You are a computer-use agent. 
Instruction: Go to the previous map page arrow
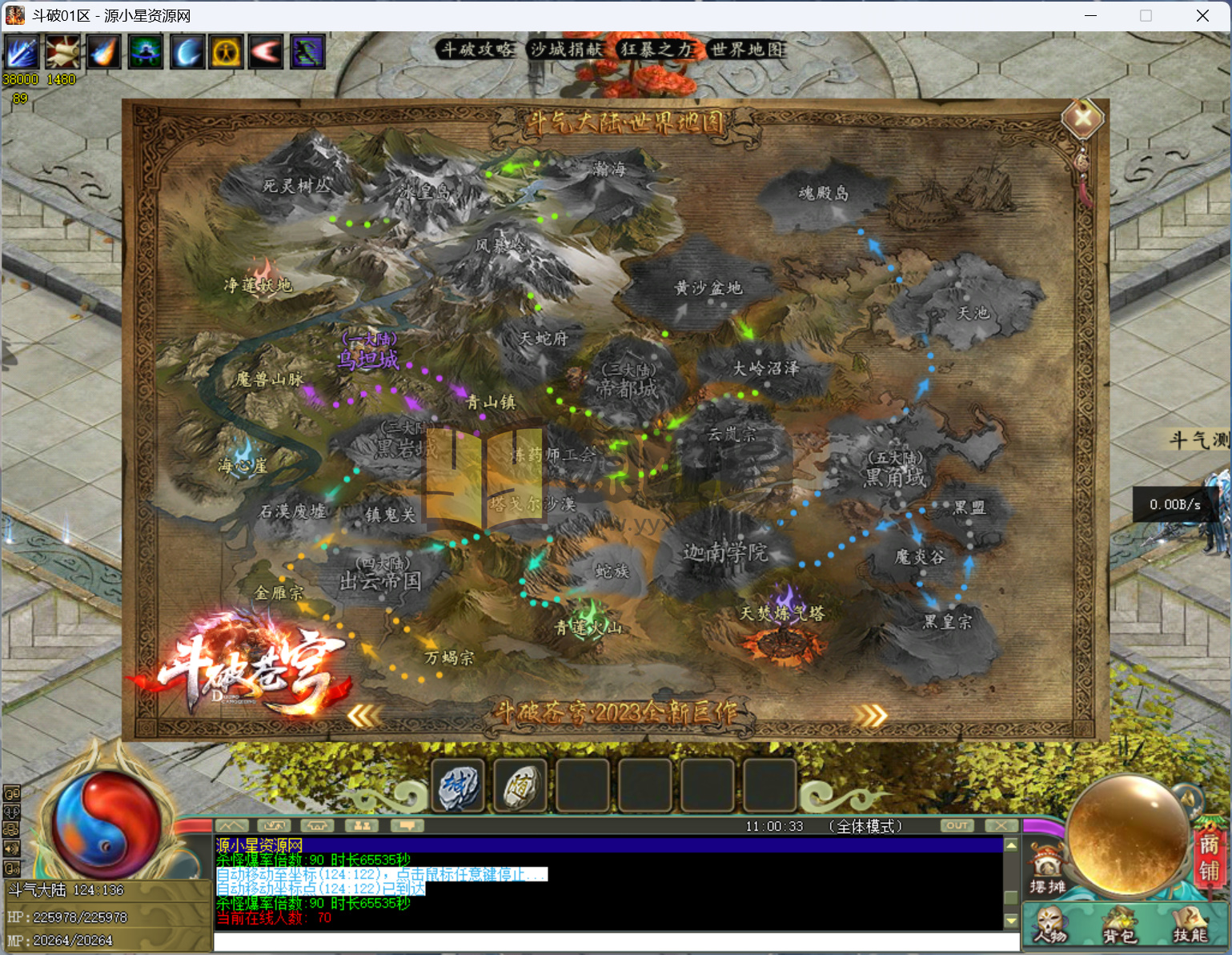tap(363, 715)
